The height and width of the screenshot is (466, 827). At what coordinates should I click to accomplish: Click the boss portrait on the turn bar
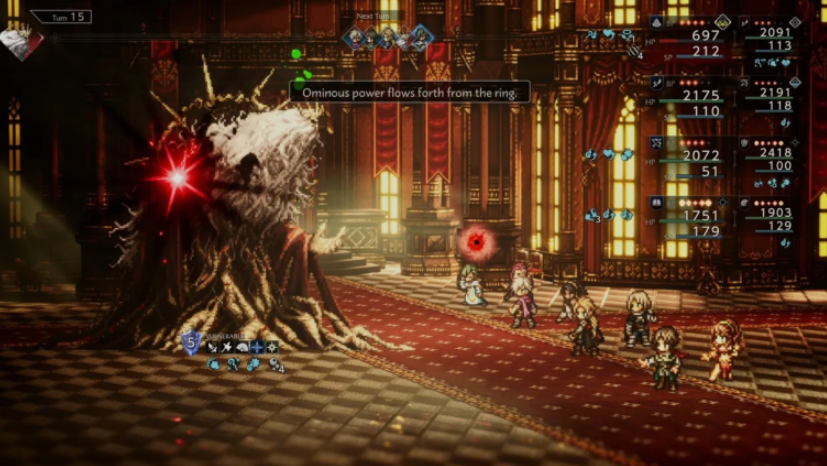(x=22, y=42)
